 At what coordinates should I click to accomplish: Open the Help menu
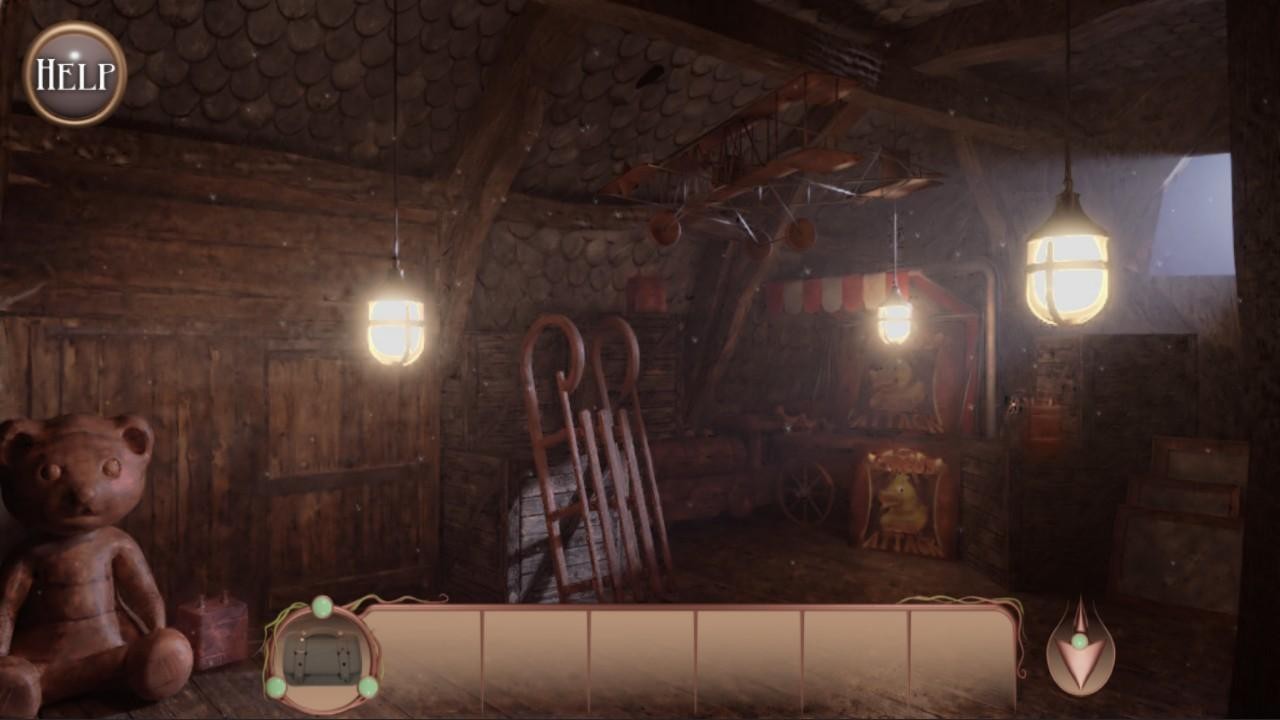click(x=75, y=73)
